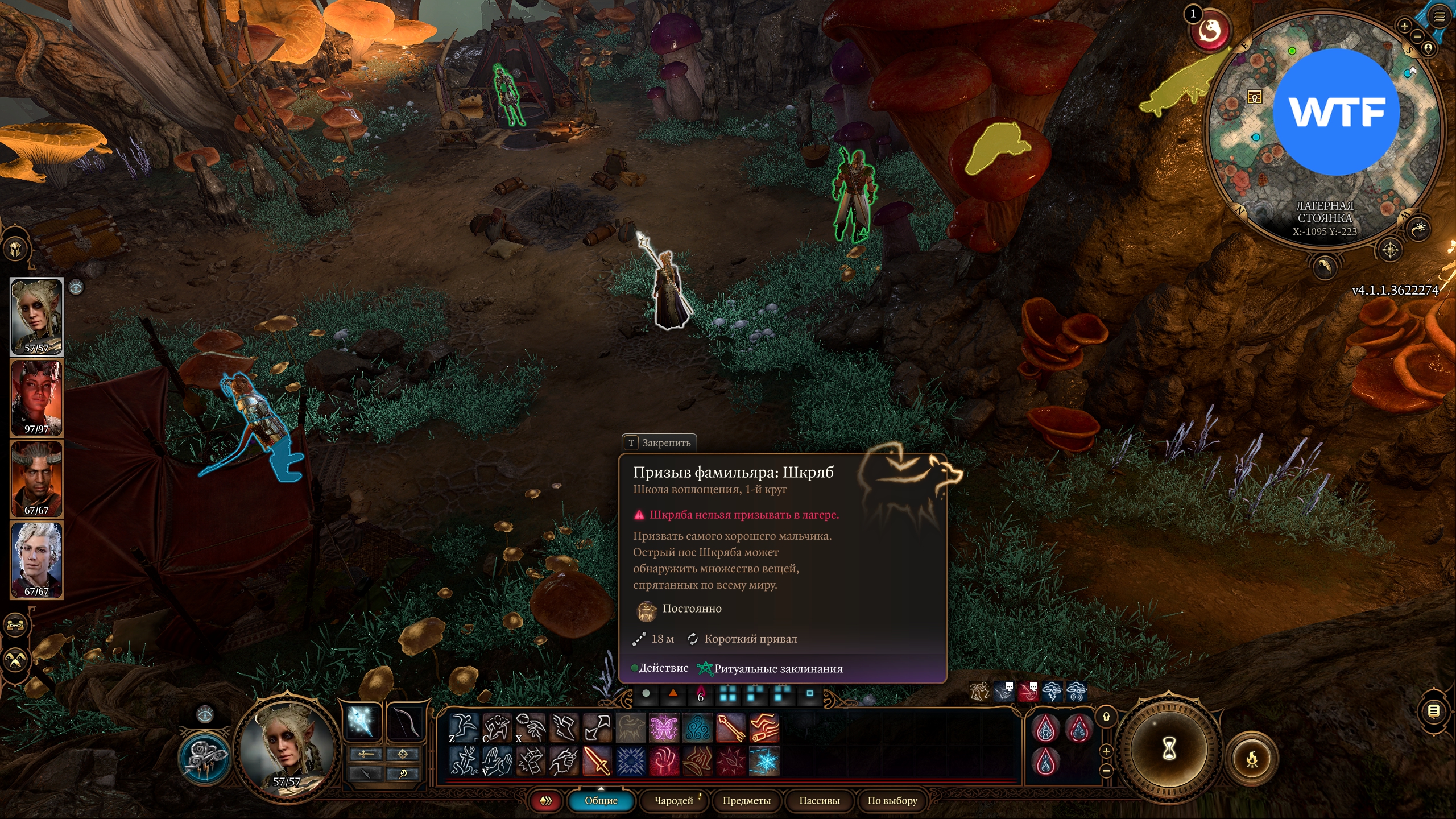Switch to the Пассивы tab
The width and height of the screenshot is (1456, 819).
point(819,800)
